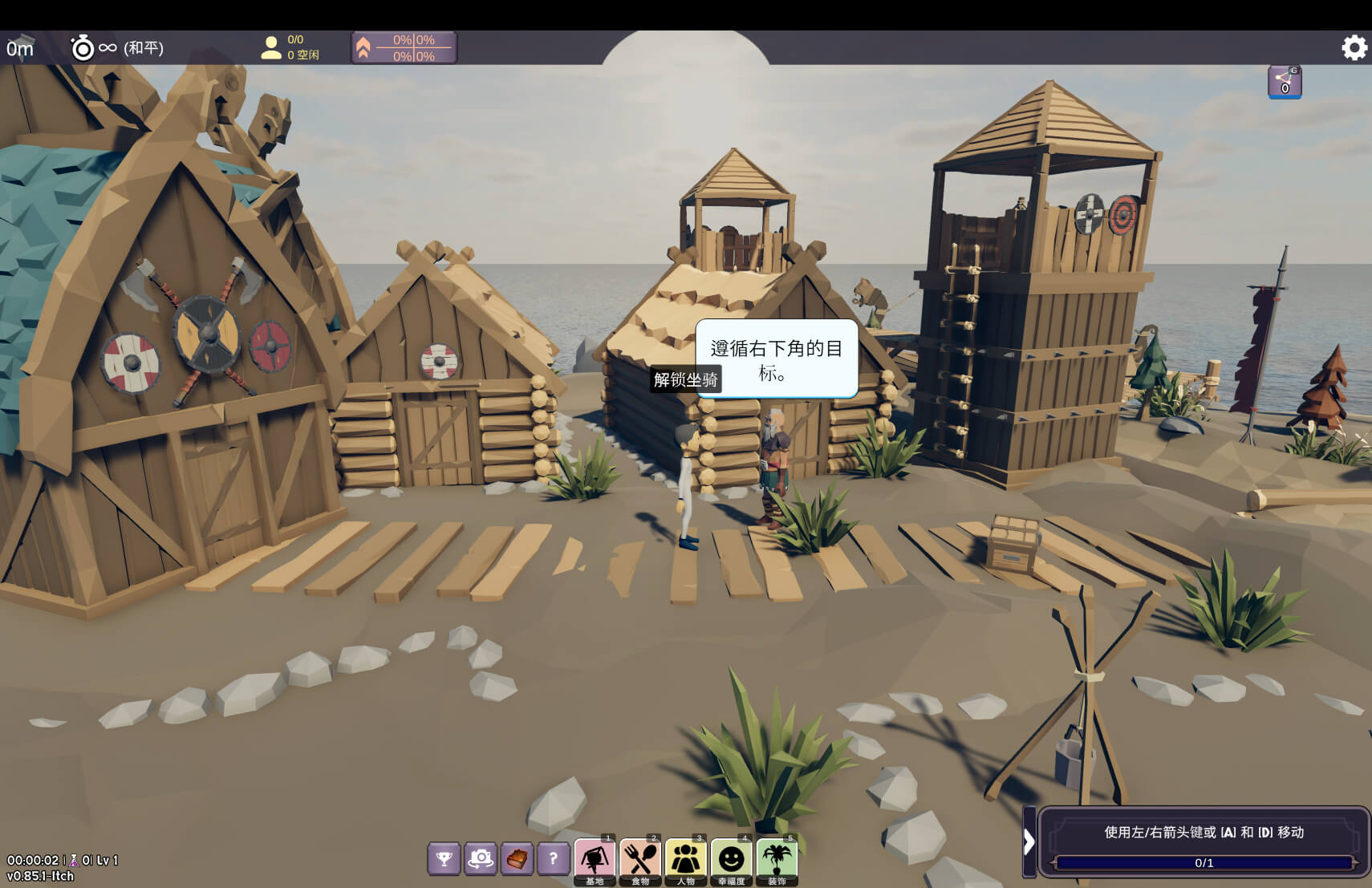Open the 幸福度 happiness category
The height and width of the screenshot is (888, 1372).
click(x=731, y=860)
